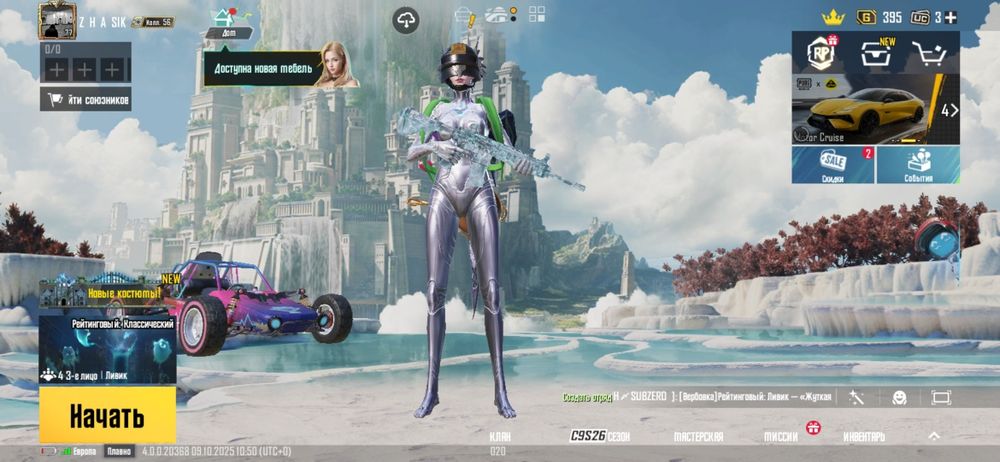
Task: Click the Найти союзников button
Action: click(x=85, y=99)
